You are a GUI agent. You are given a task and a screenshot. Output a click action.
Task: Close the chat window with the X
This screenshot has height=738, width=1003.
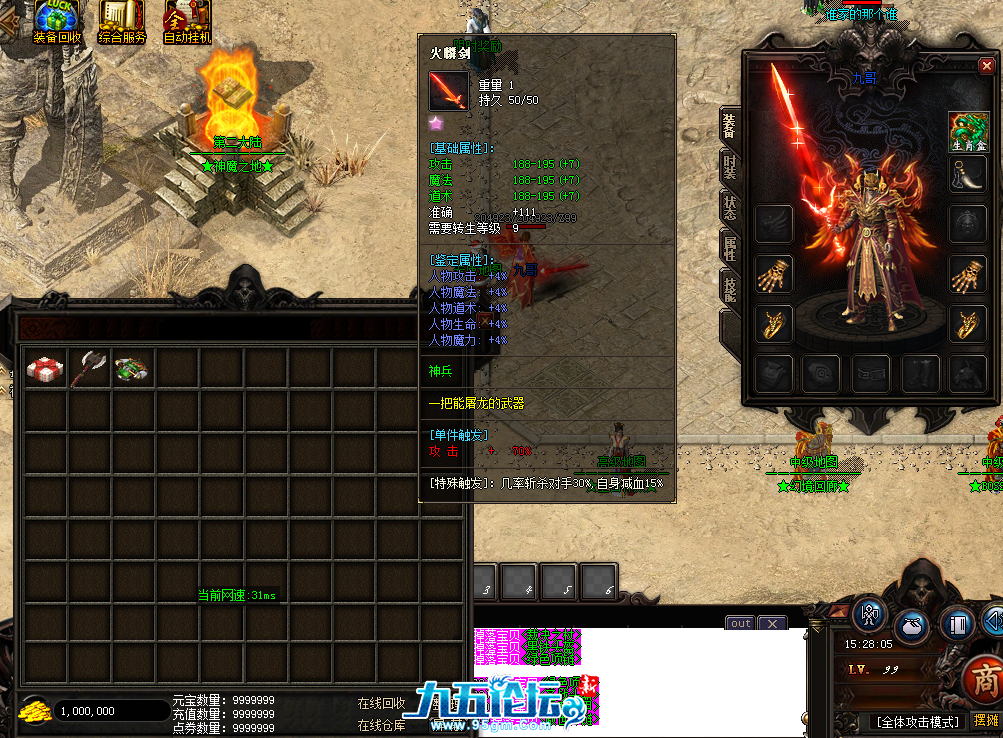(x=772, y=623)
